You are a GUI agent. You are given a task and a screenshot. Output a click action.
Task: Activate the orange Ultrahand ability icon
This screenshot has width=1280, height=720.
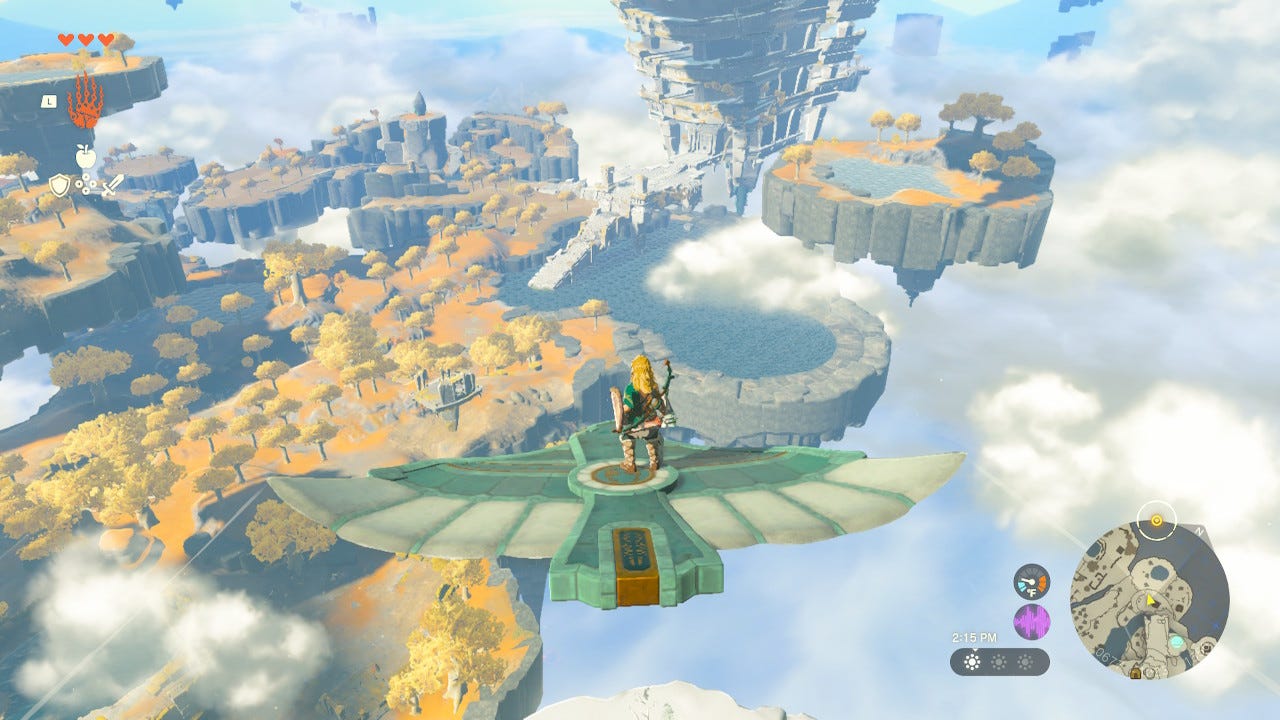(x=84, y=100)
